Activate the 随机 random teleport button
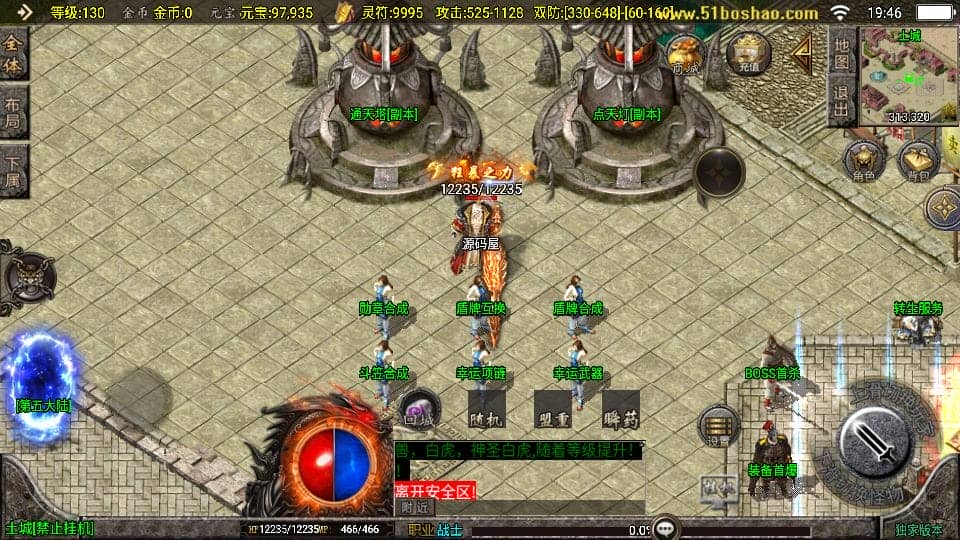960x540 pixels. pos(484,407)
